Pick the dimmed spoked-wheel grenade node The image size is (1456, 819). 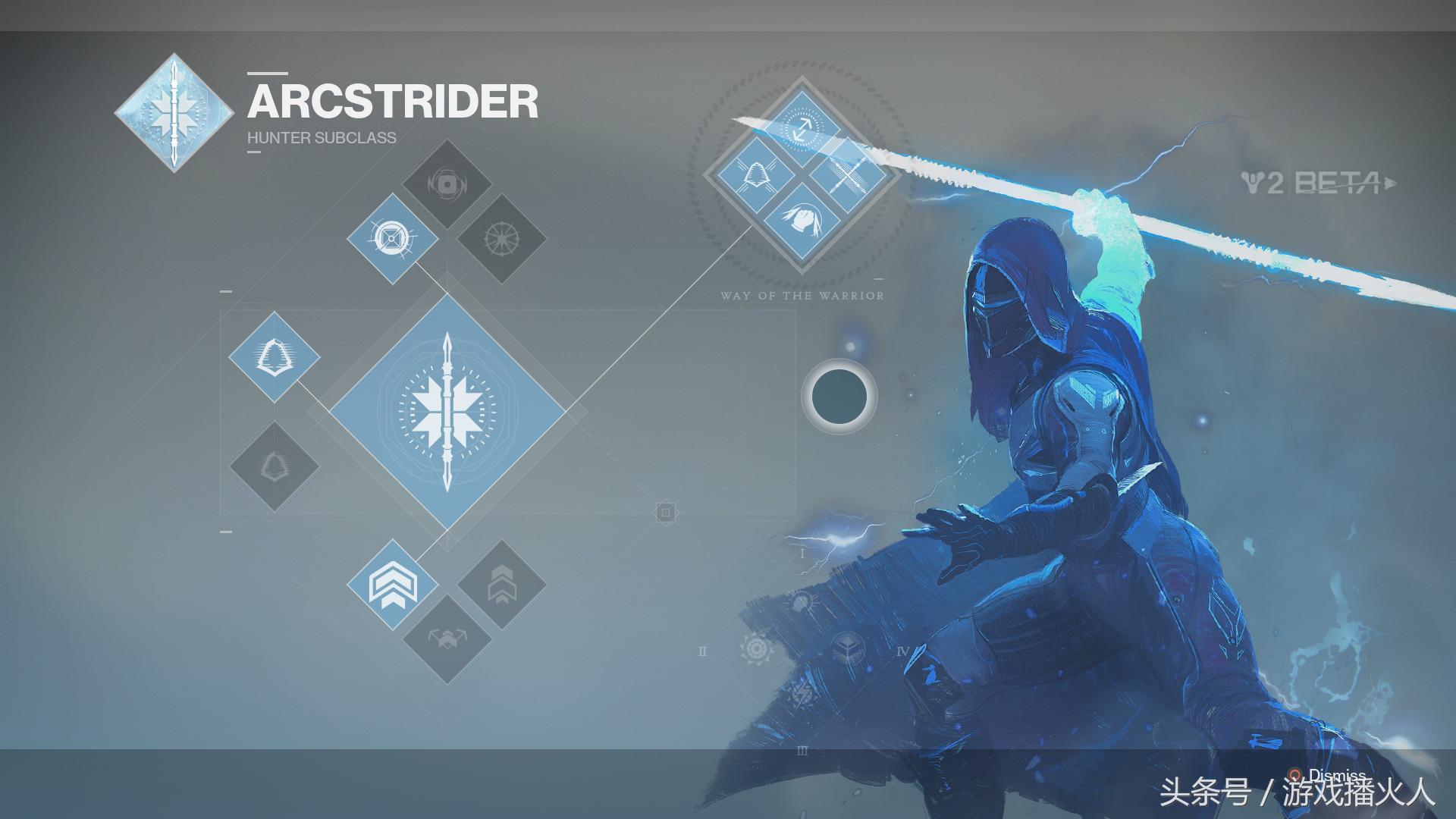pos(501,239)
